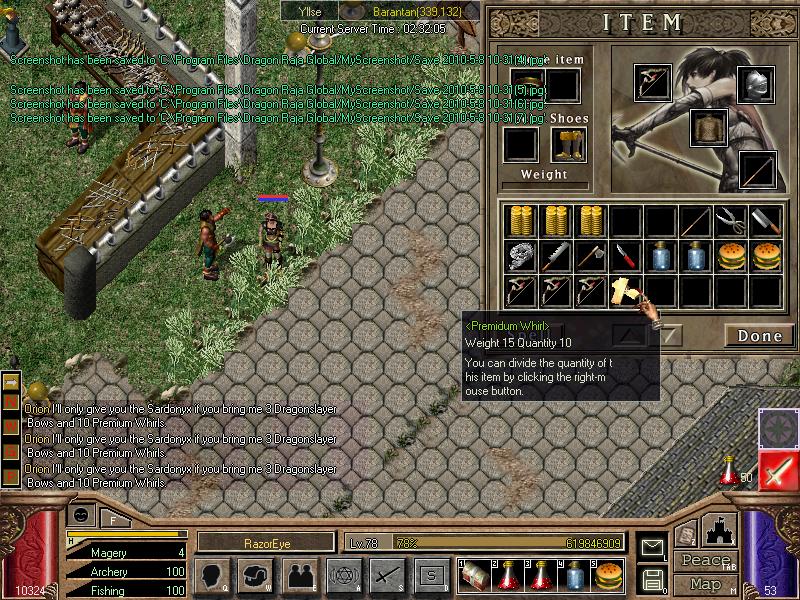
Task: Activate the red sword attack icon
Action: point(777,470)
